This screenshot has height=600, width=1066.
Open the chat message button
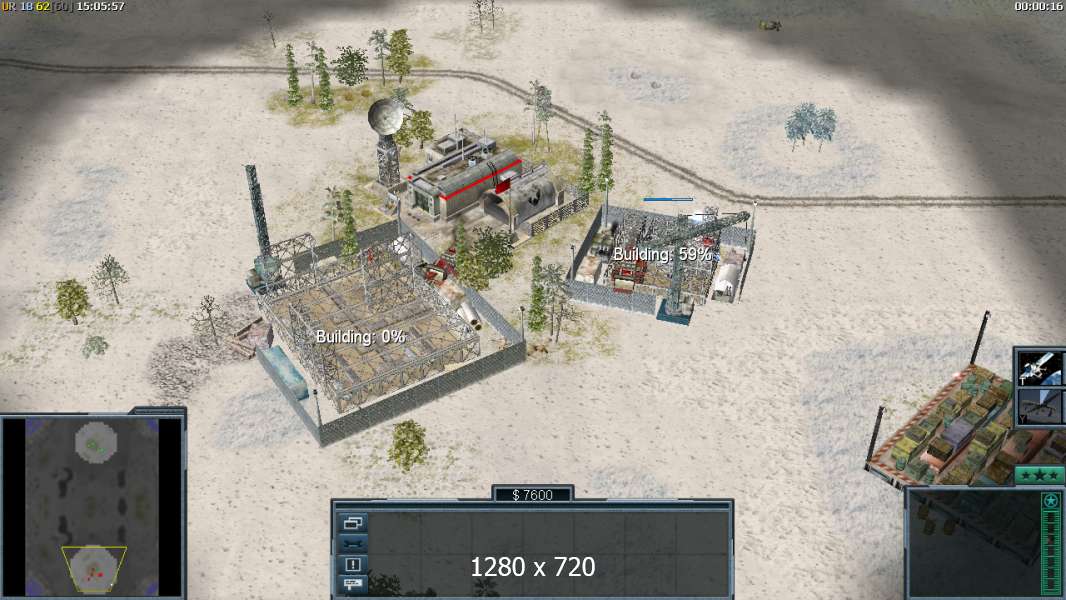[354, 583]
